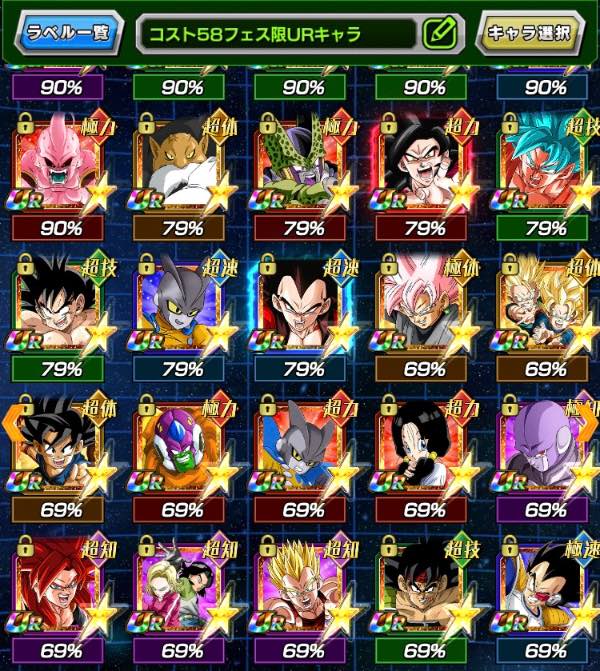Select the green-faced purple-helmet alien card
This screenshot has width=600, height=671.
[182, 442]
